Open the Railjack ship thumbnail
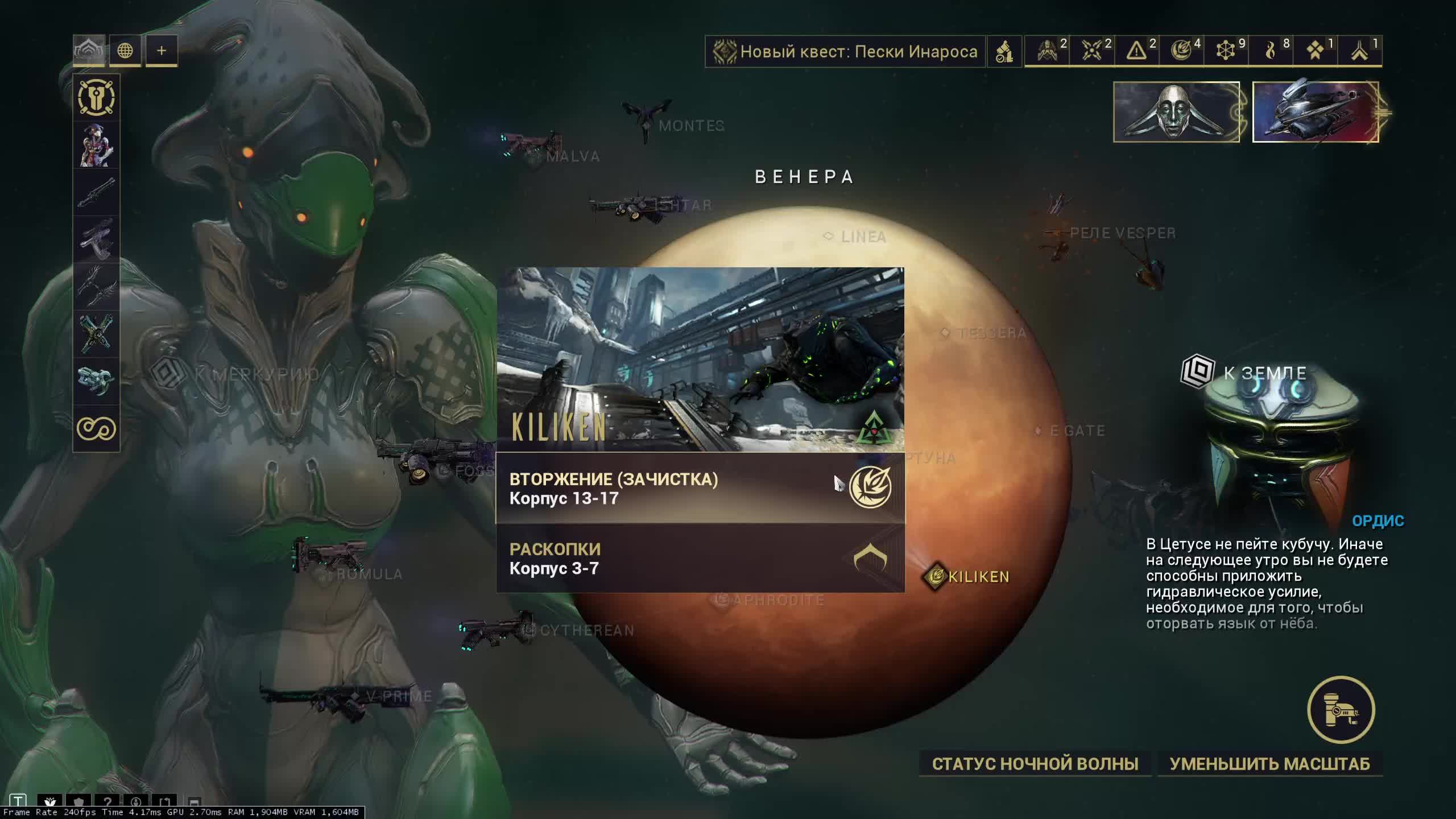Screen dimensions: 1456x819 coord(1315,112)
